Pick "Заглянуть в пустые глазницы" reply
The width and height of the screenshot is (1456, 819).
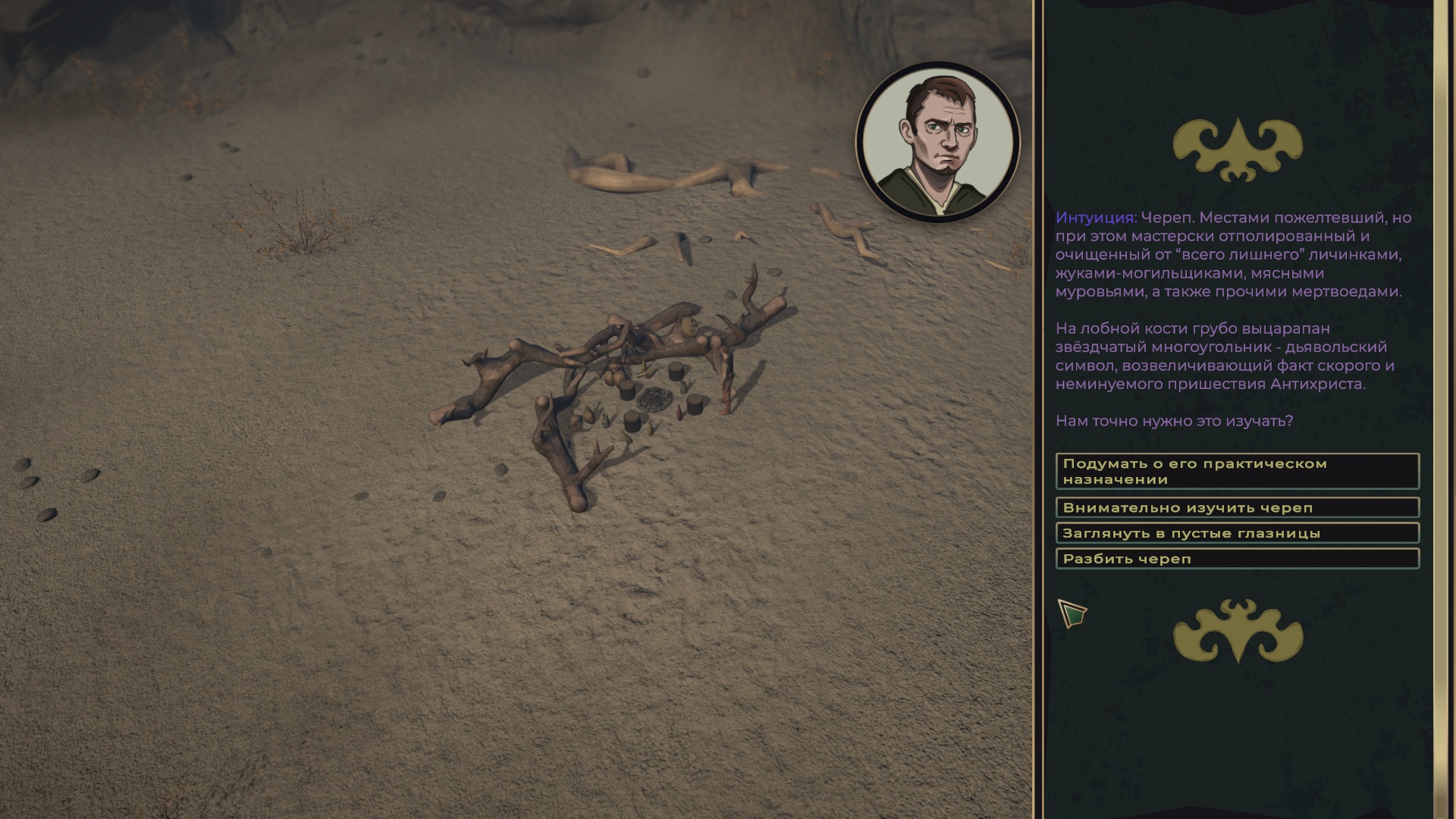[1237, 533]
